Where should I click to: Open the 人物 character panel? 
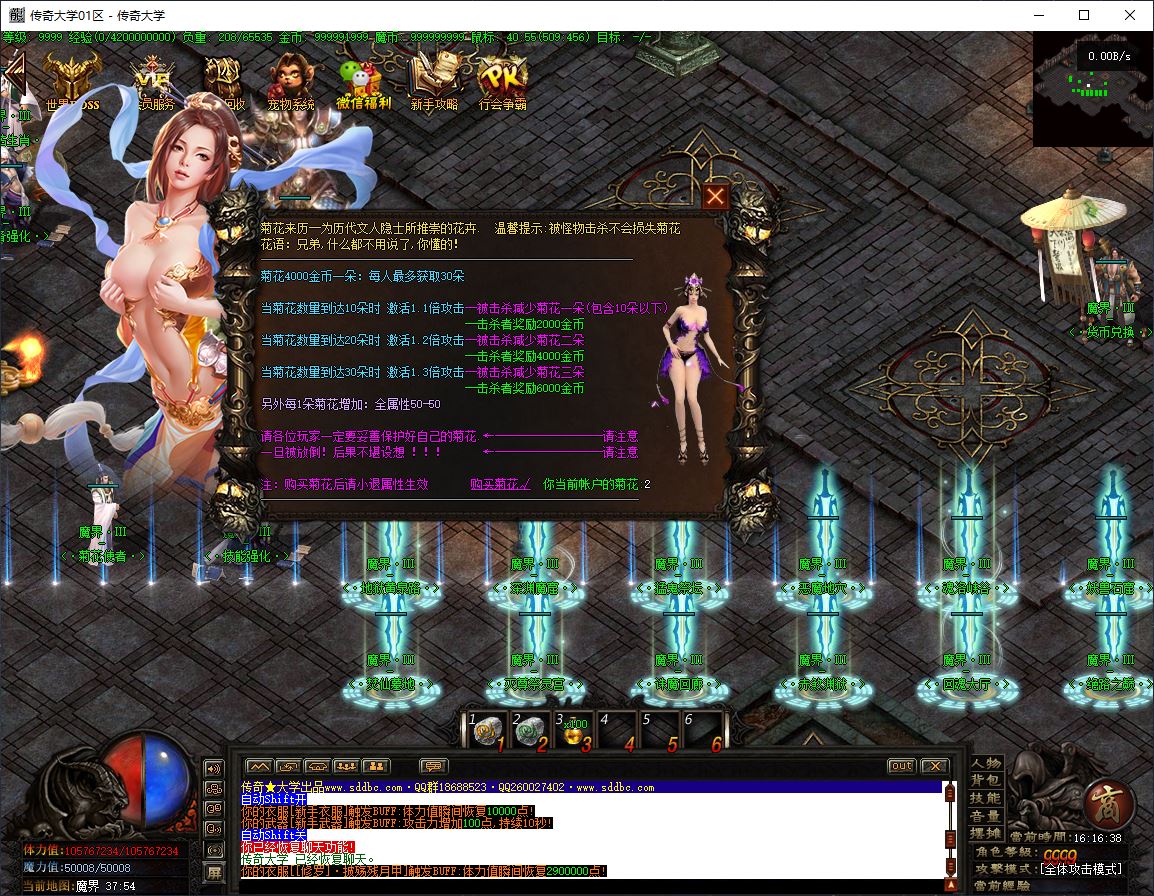[x=986, y=763]
